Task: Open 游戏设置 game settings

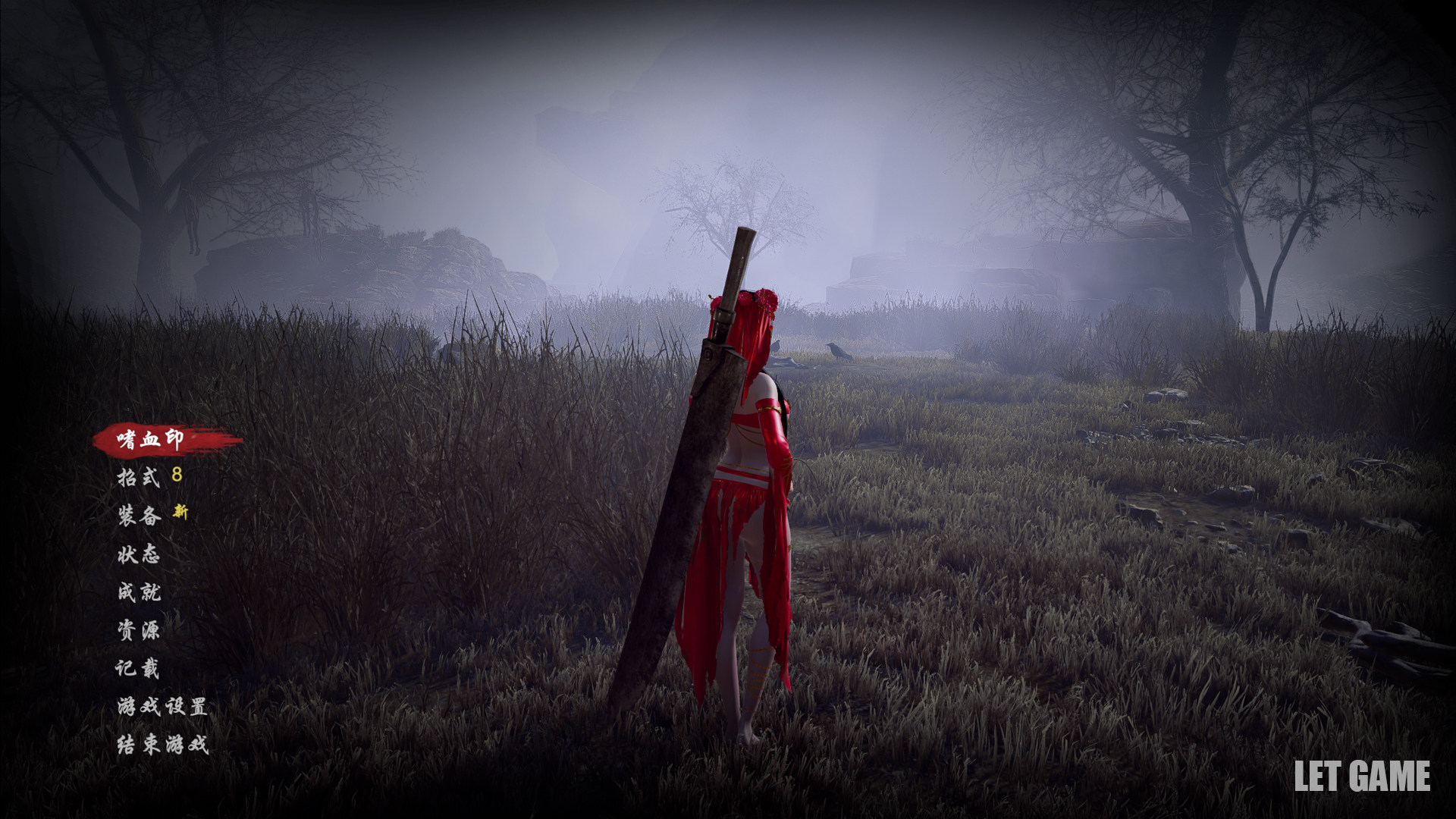Action: tap(162, 707)
